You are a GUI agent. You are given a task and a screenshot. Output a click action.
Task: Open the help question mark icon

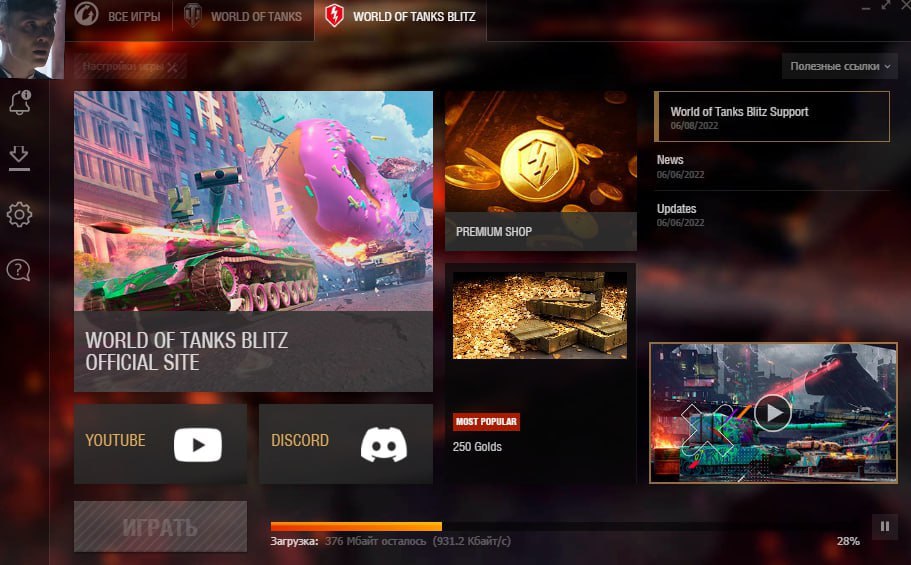click(x=19, y=269)
